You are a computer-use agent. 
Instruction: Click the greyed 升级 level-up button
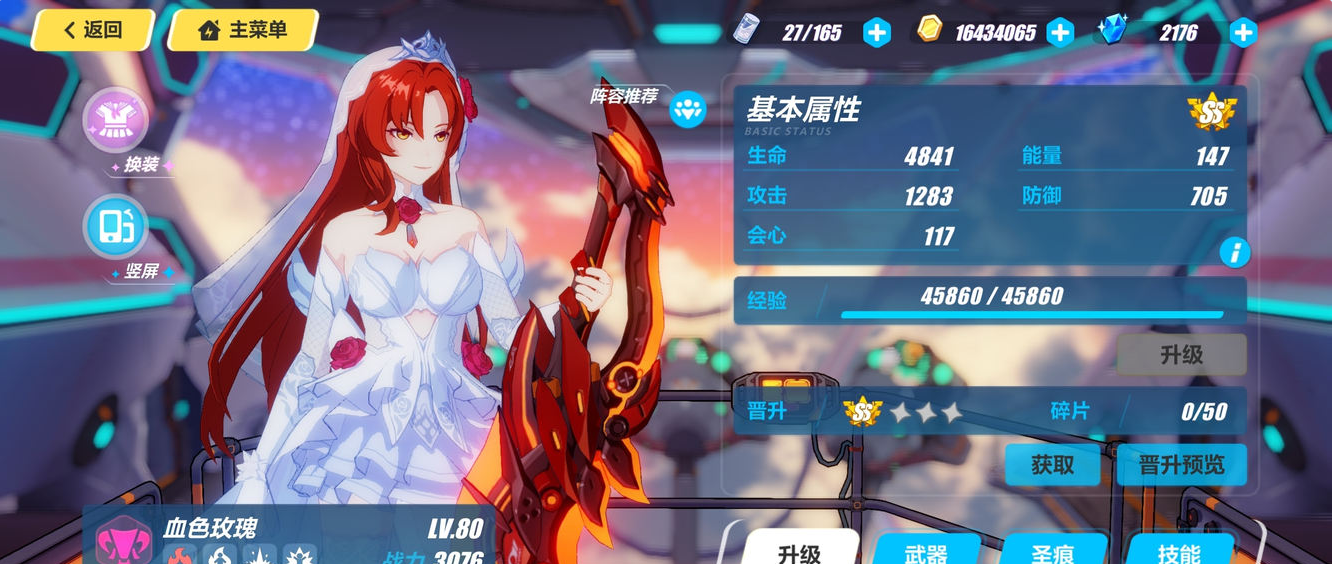1181,355
